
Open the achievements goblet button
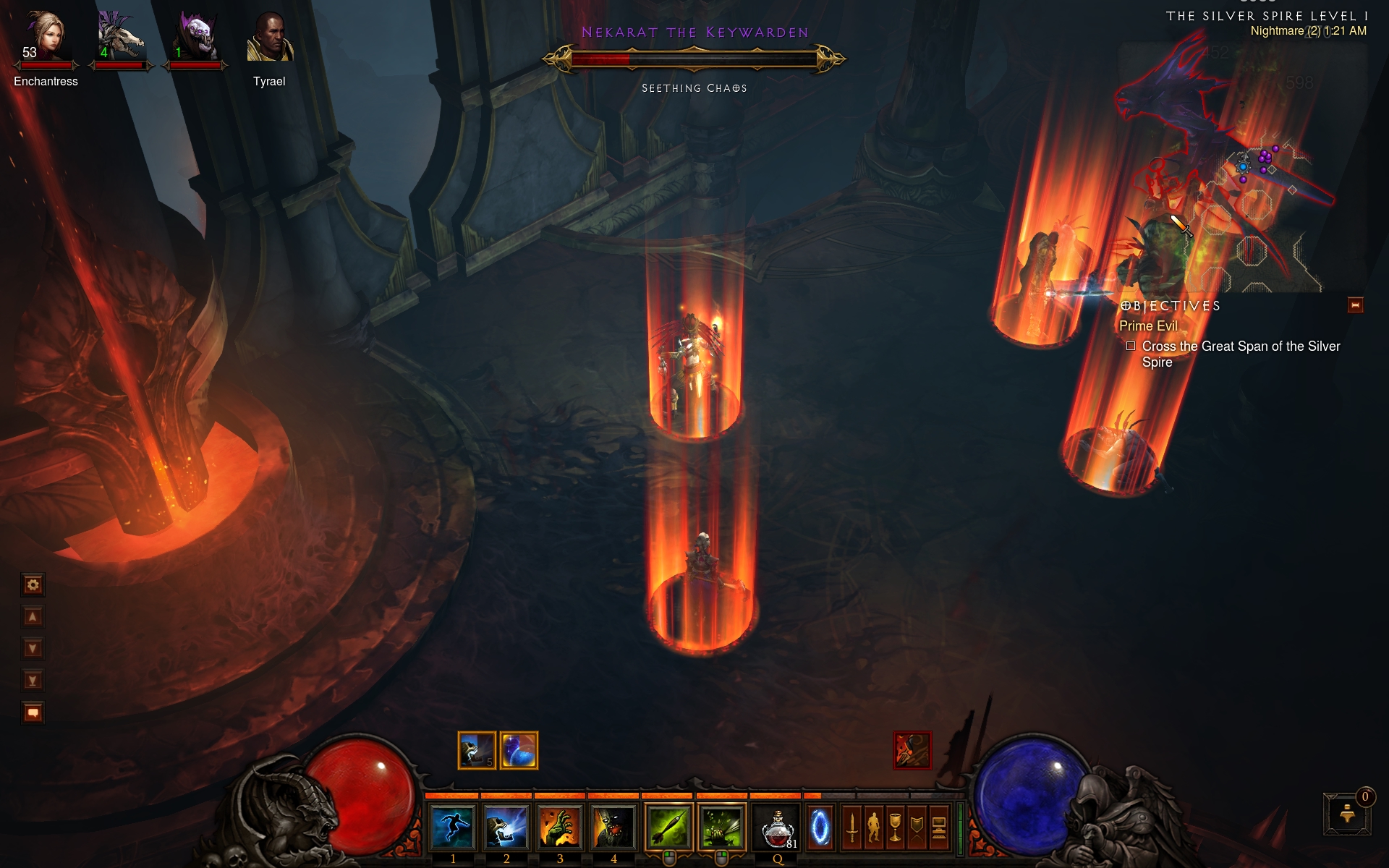coord(896,827)
